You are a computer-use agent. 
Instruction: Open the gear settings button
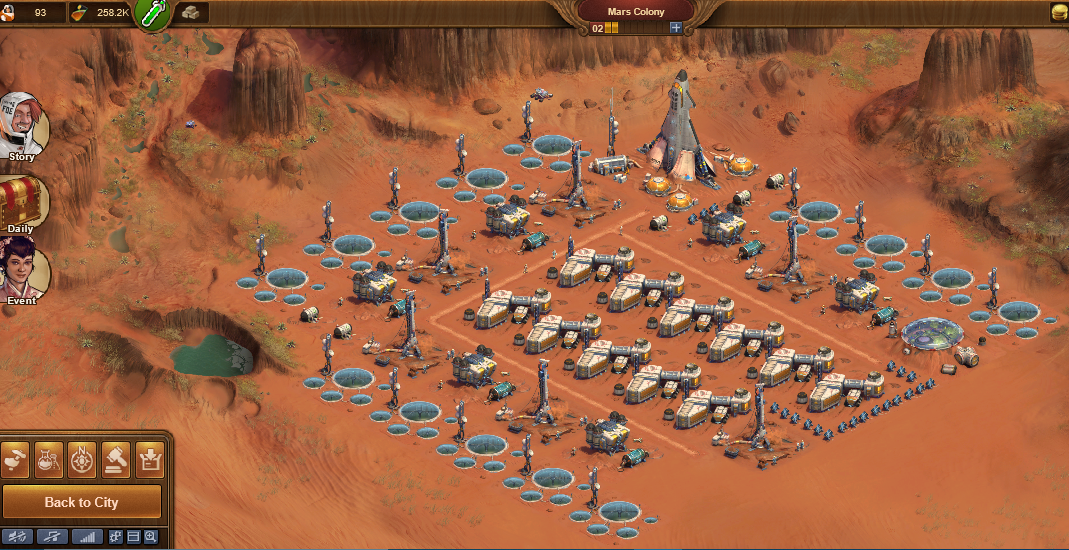pyautogui.click(x=116, y=537)
